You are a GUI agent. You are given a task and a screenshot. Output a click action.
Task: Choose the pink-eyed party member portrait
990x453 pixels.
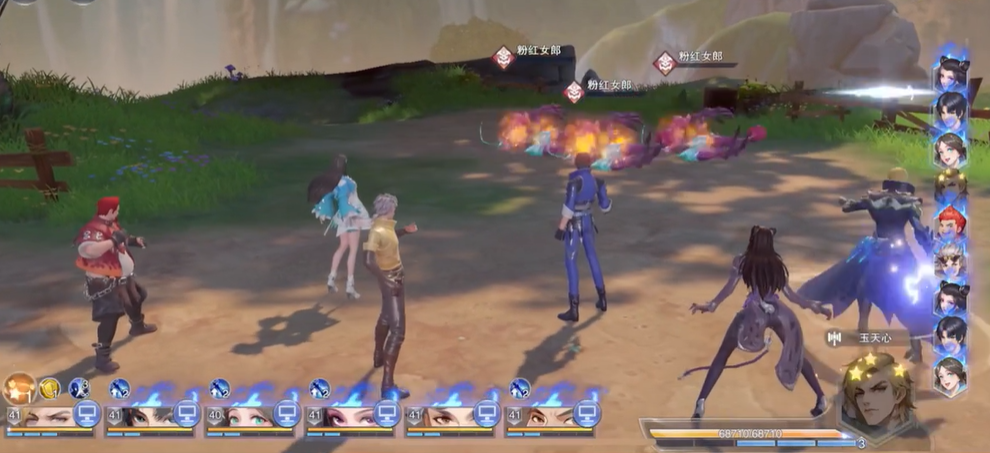point(340,416)
